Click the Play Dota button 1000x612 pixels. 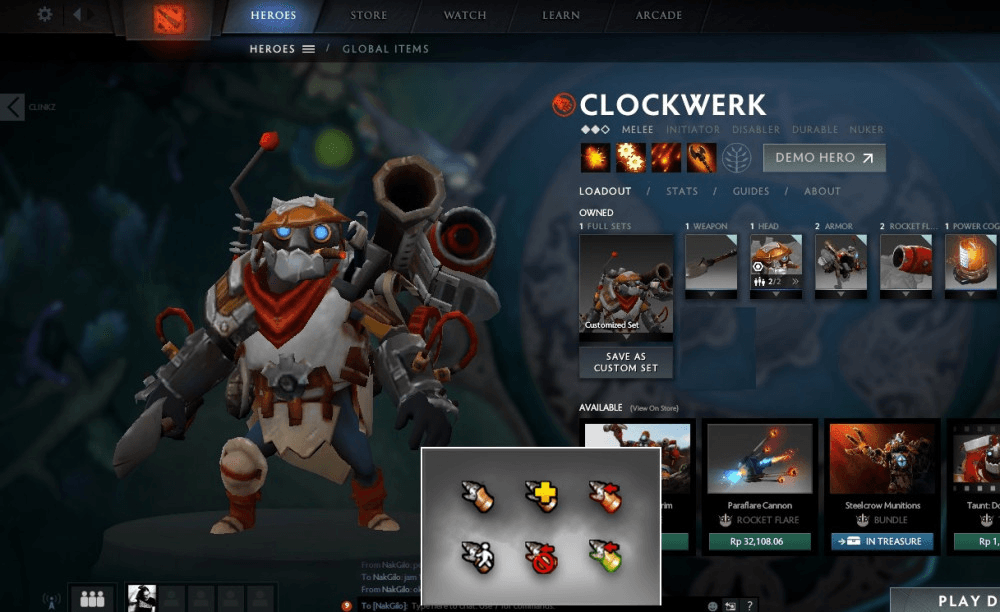957,600
